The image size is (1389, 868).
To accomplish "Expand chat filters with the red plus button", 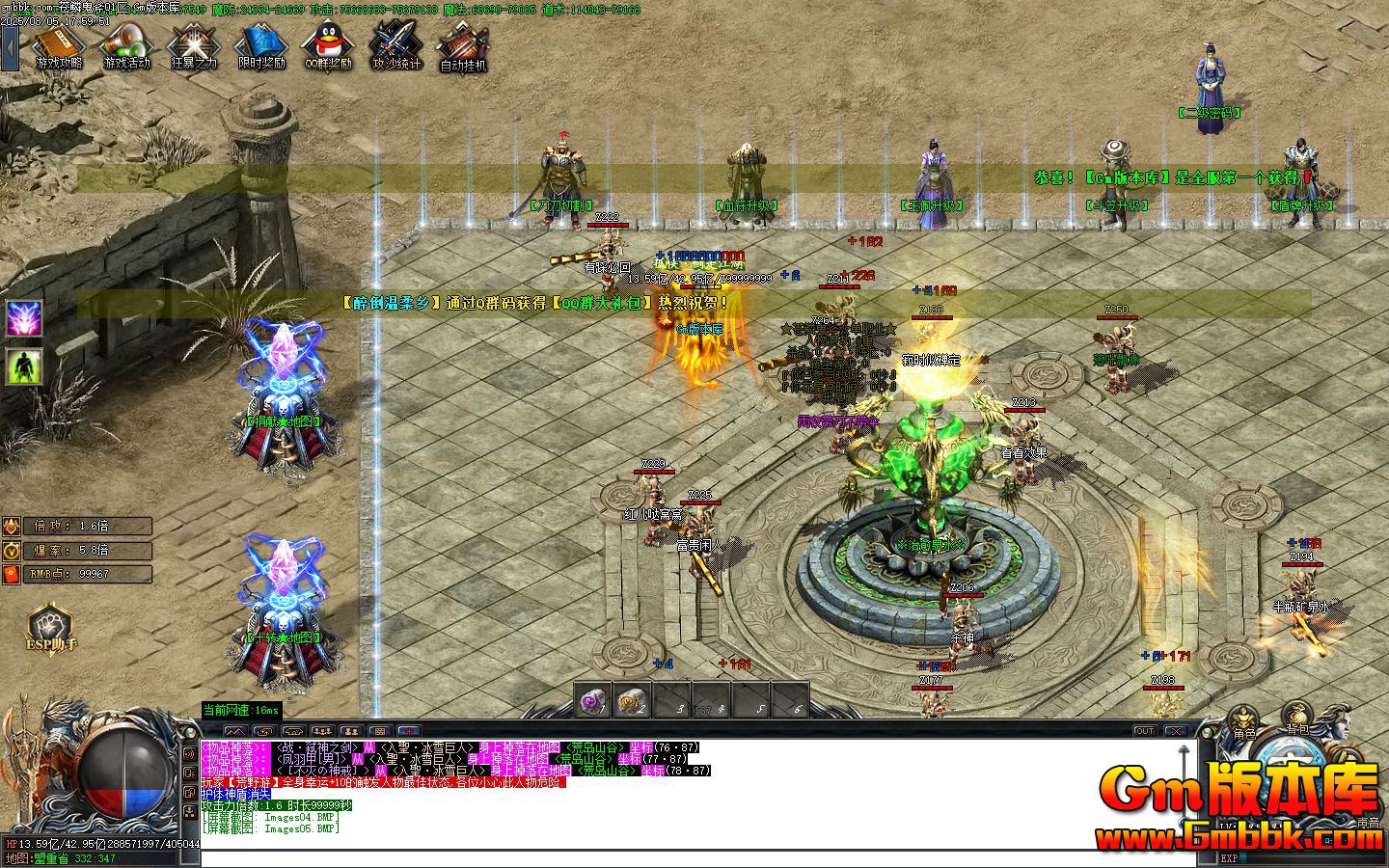I will (x=408, y=730).
